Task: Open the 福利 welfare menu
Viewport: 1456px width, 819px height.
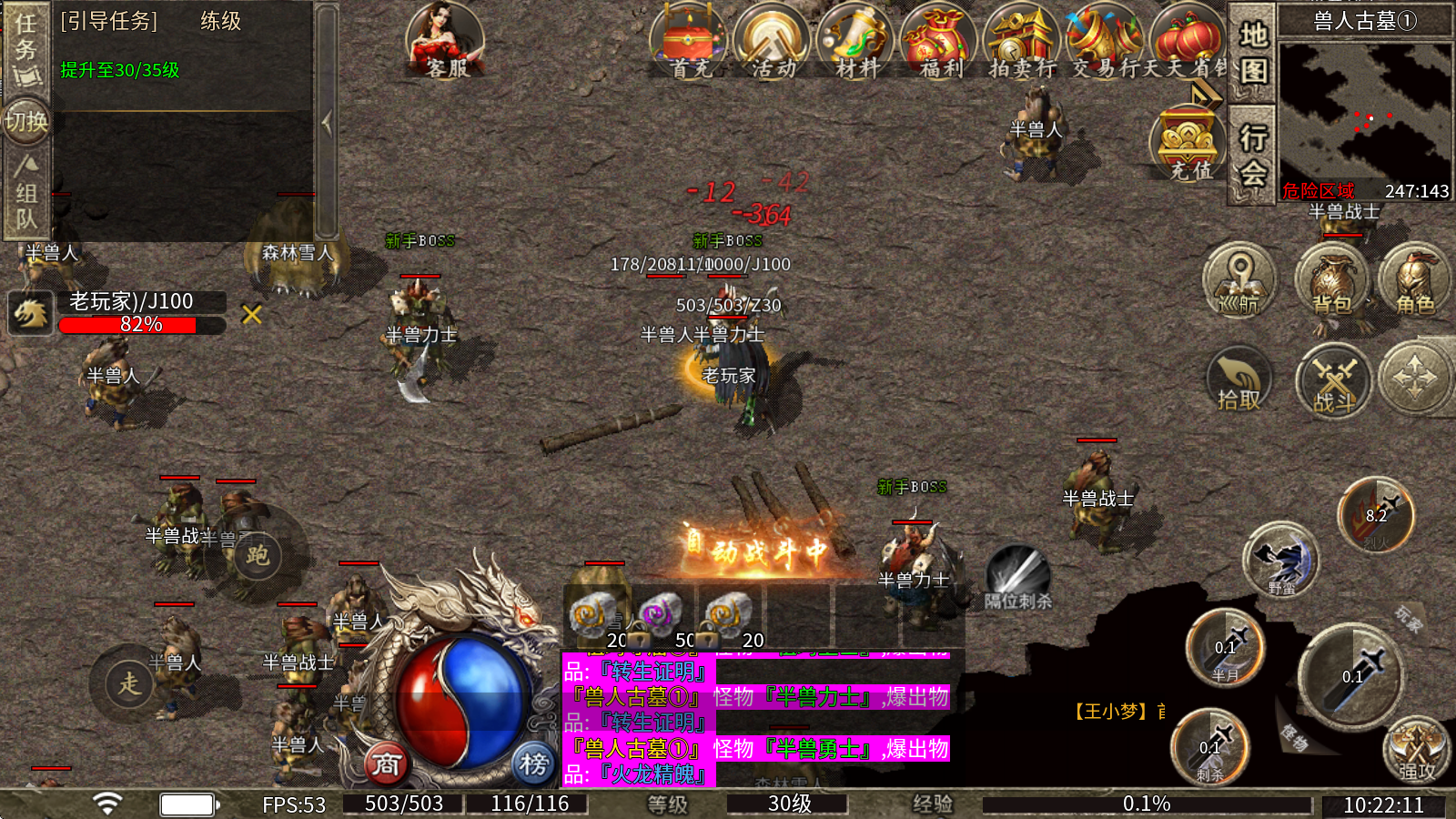Action: tap(939, 42)
